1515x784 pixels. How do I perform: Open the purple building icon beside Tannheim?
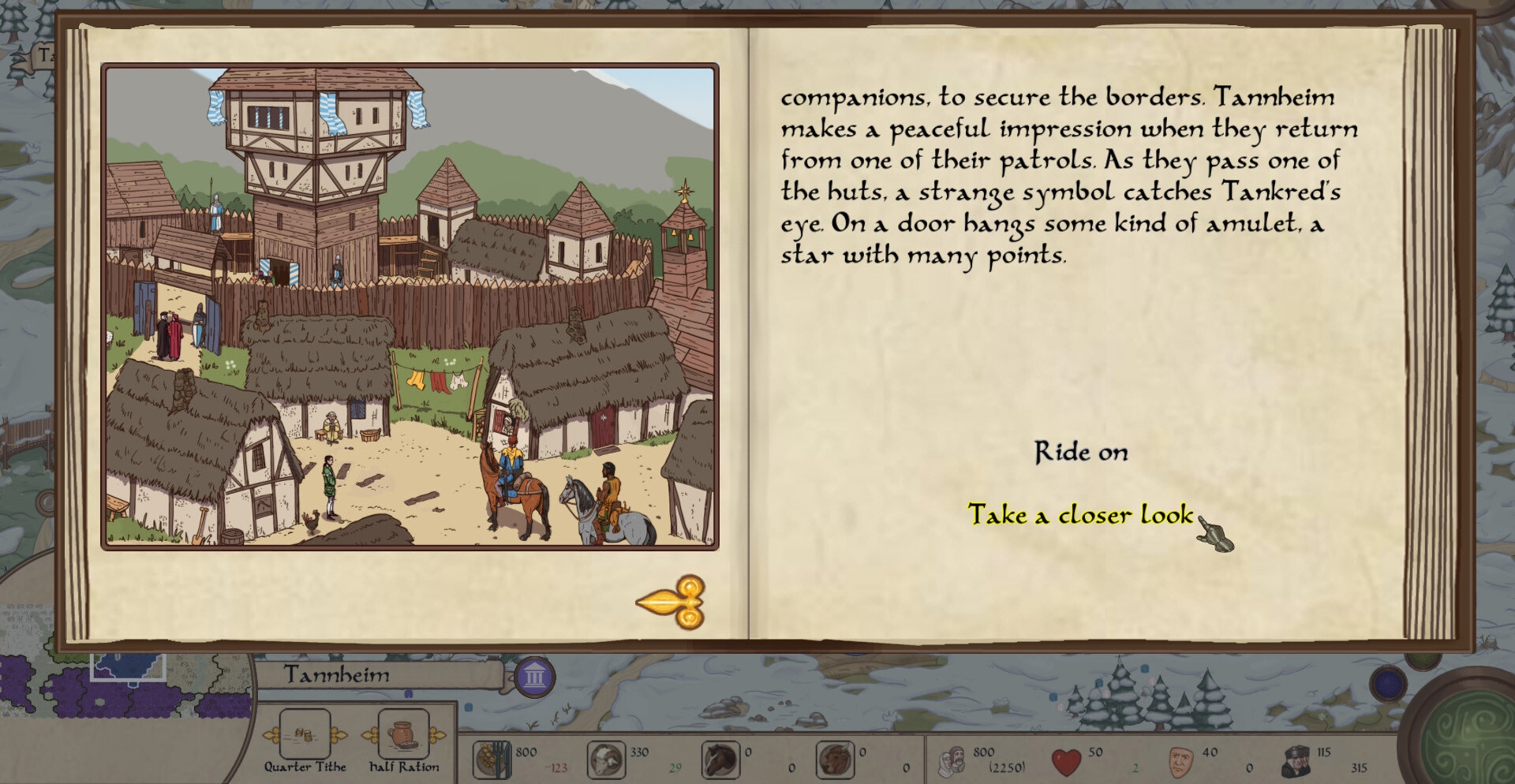pyautogui.click(x=535, y=677)
